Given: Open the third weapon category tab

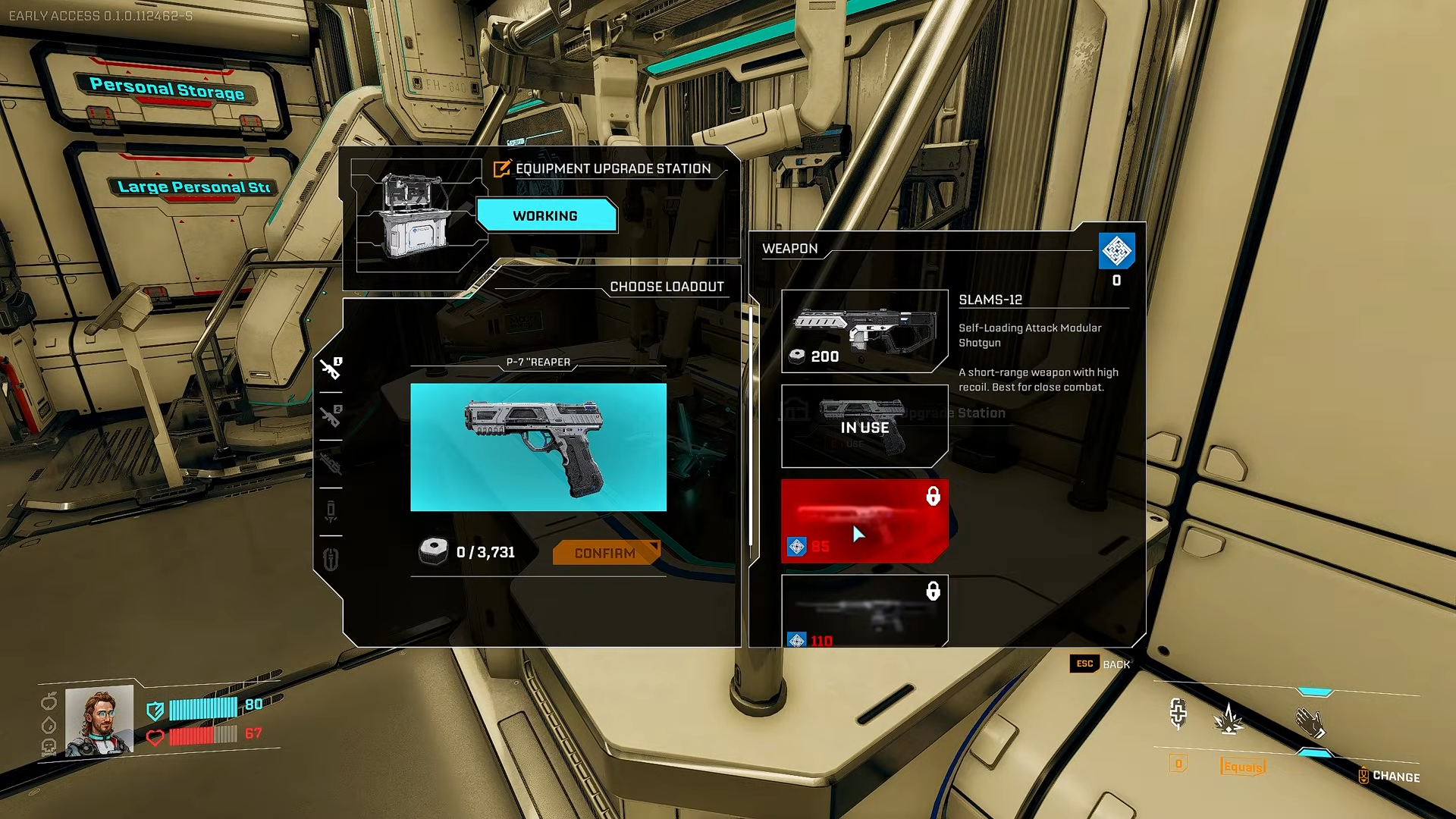Looking at the screenshot, I should coord(331,463).
